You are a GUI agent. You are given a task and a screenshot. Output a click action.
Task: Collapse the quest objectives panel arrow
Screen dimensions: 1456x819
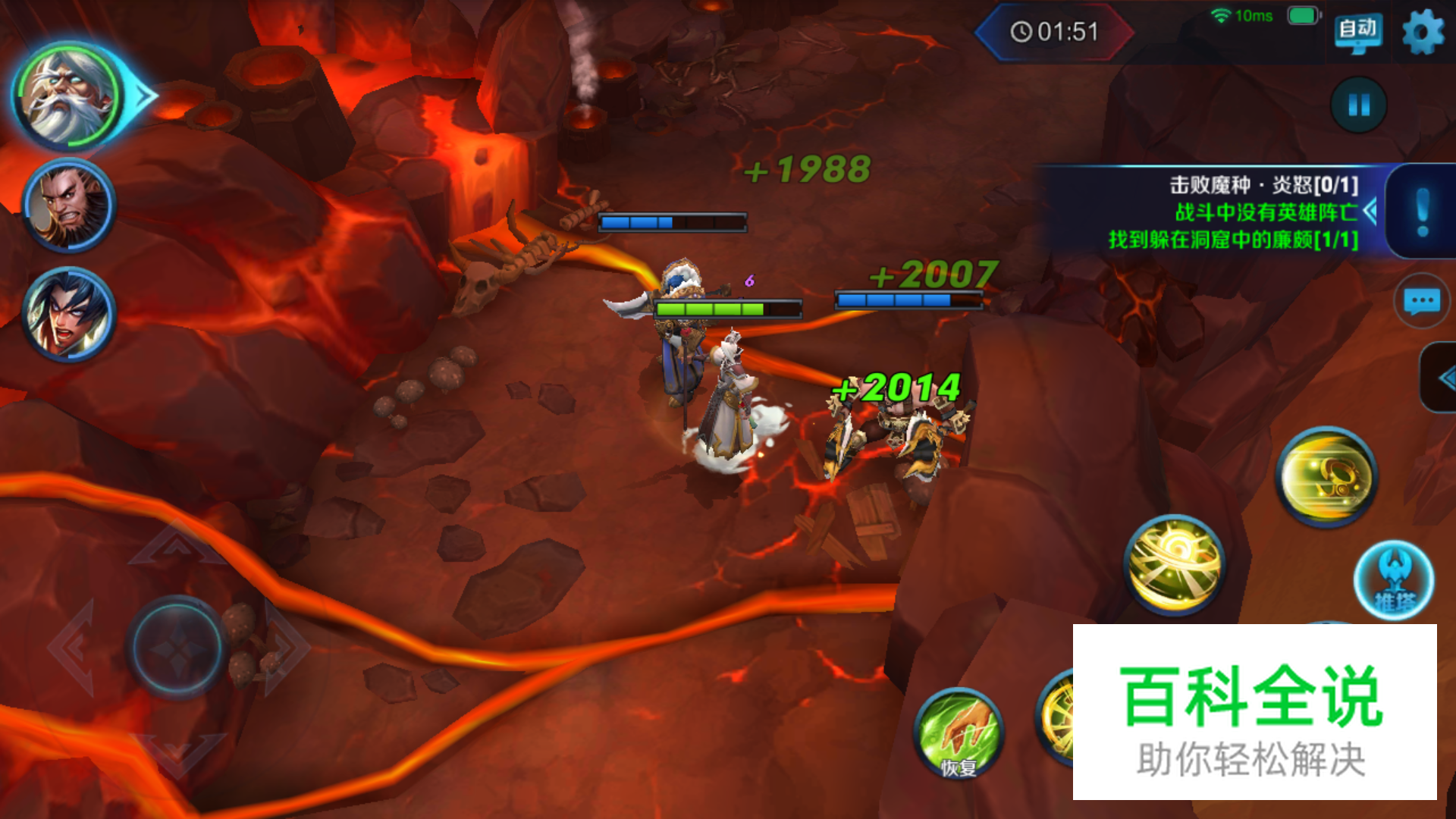tap(1370, 211)
